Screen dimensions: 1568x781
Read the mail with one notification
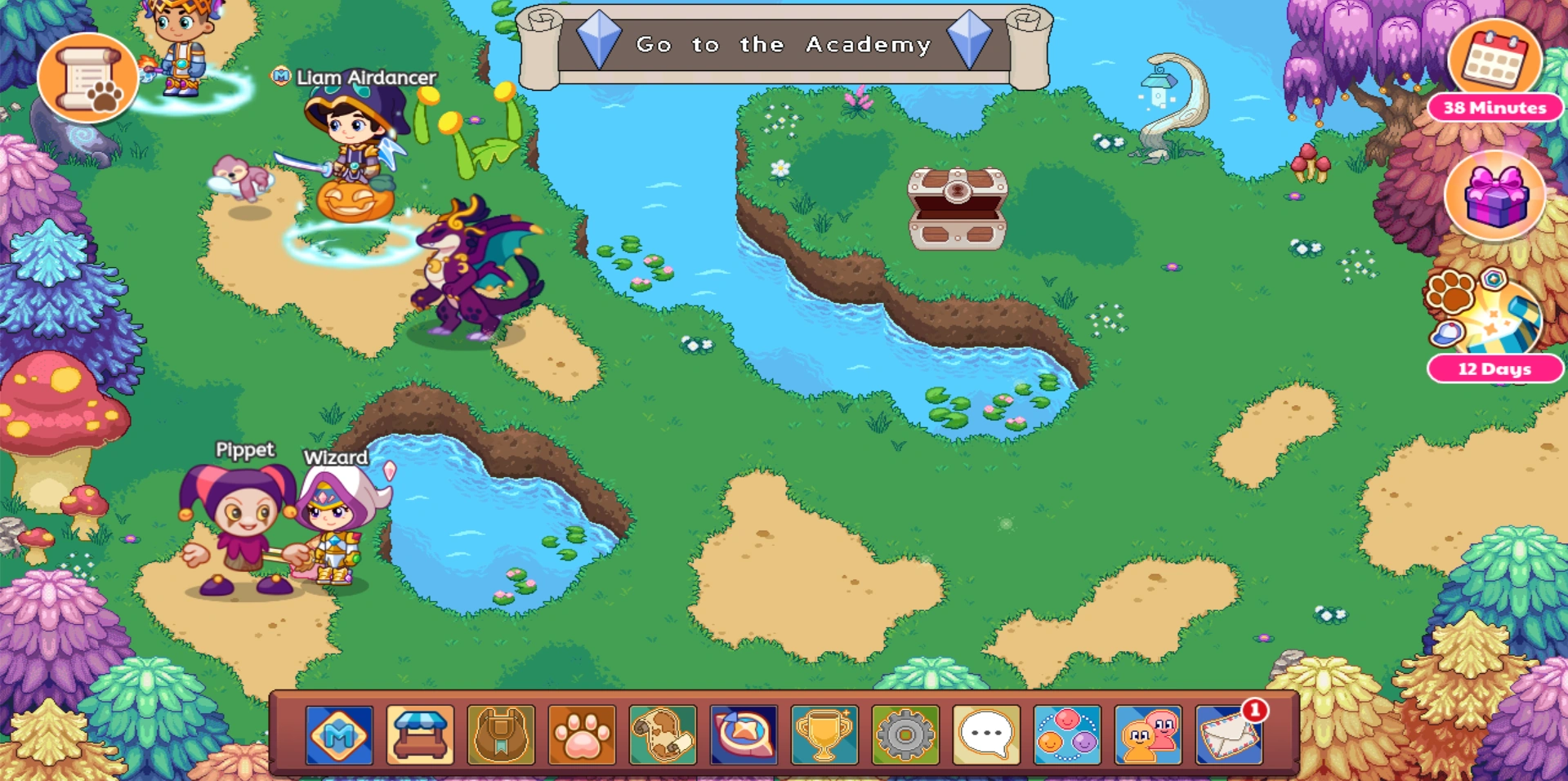point(1228,737)
